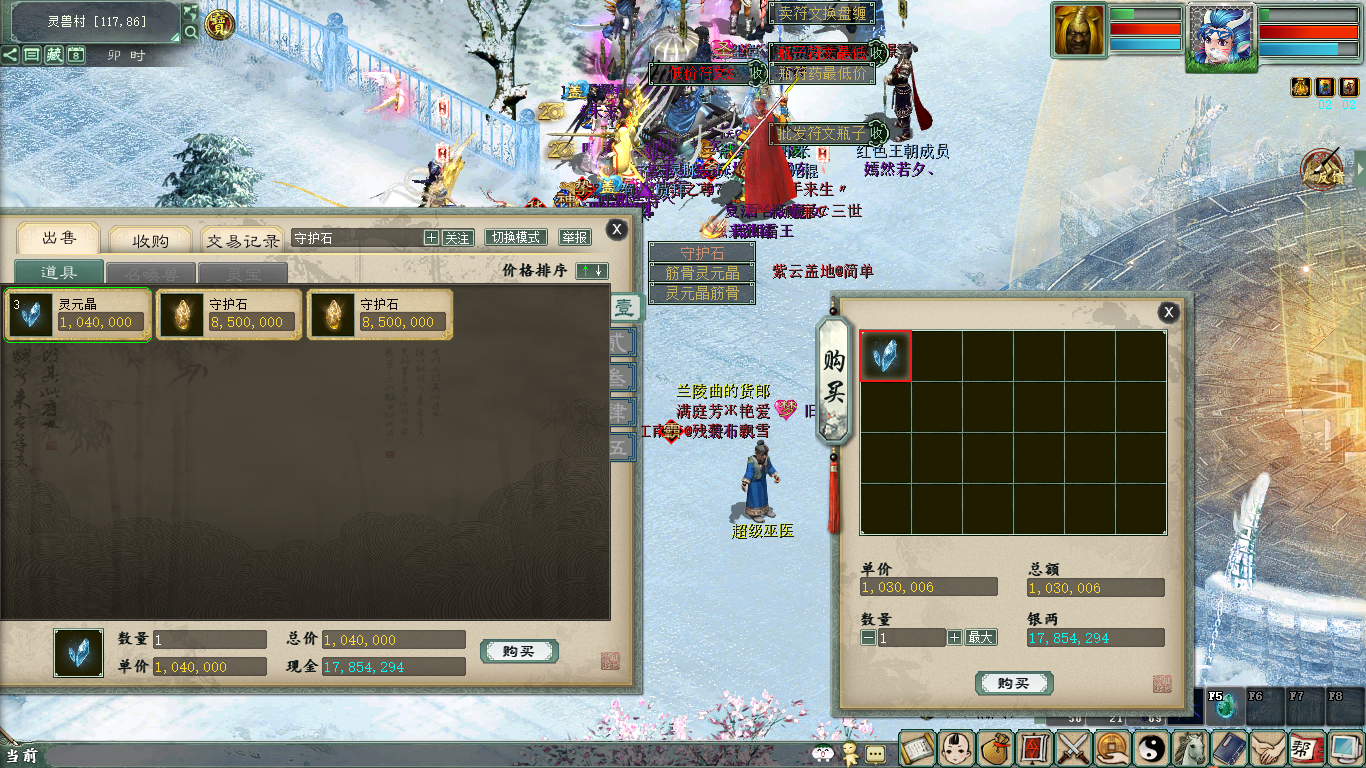Open the horse mount menu

1189,748
